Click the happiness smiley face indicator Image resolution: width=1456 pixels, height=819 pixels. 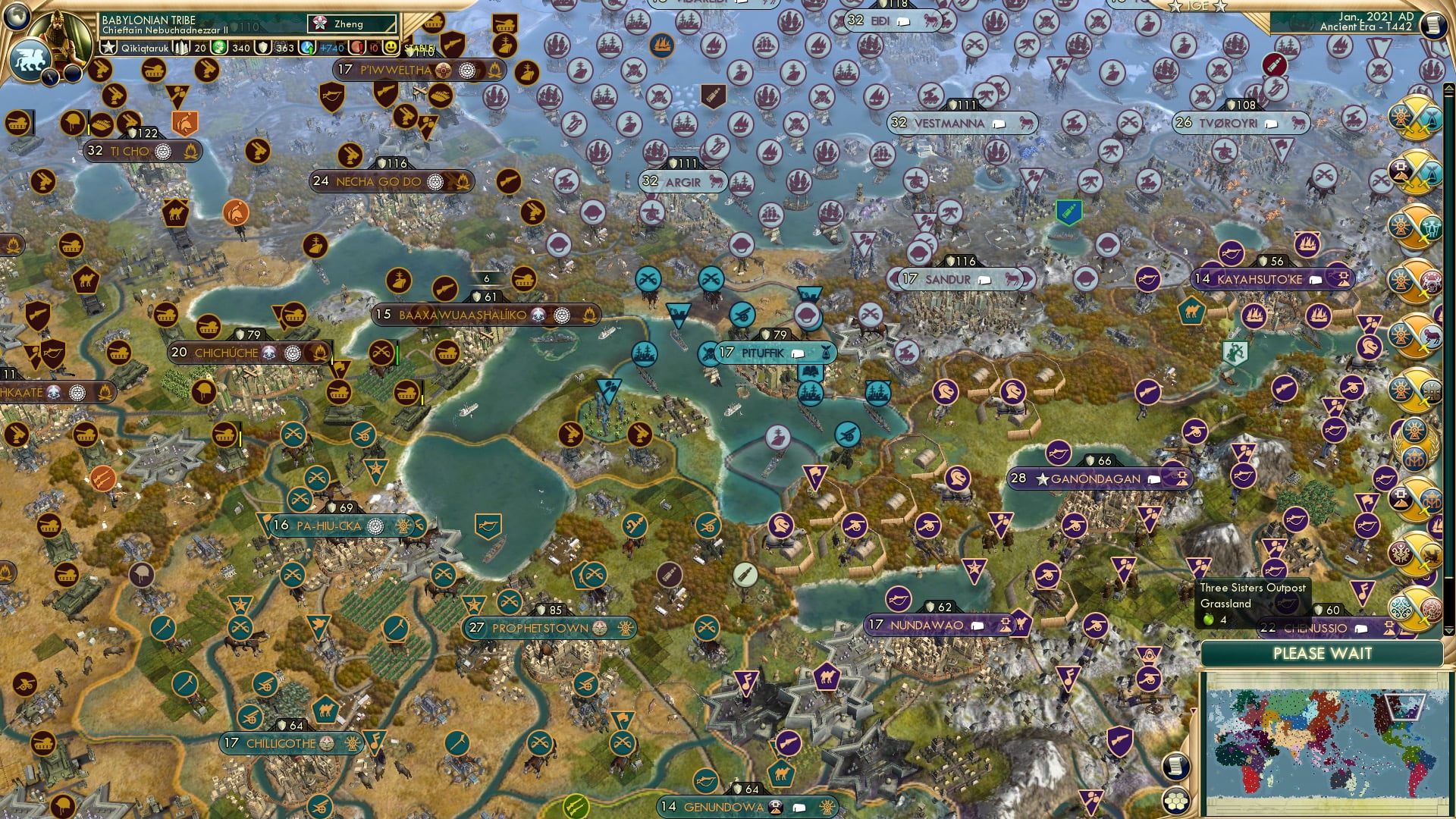pos(390,48)
